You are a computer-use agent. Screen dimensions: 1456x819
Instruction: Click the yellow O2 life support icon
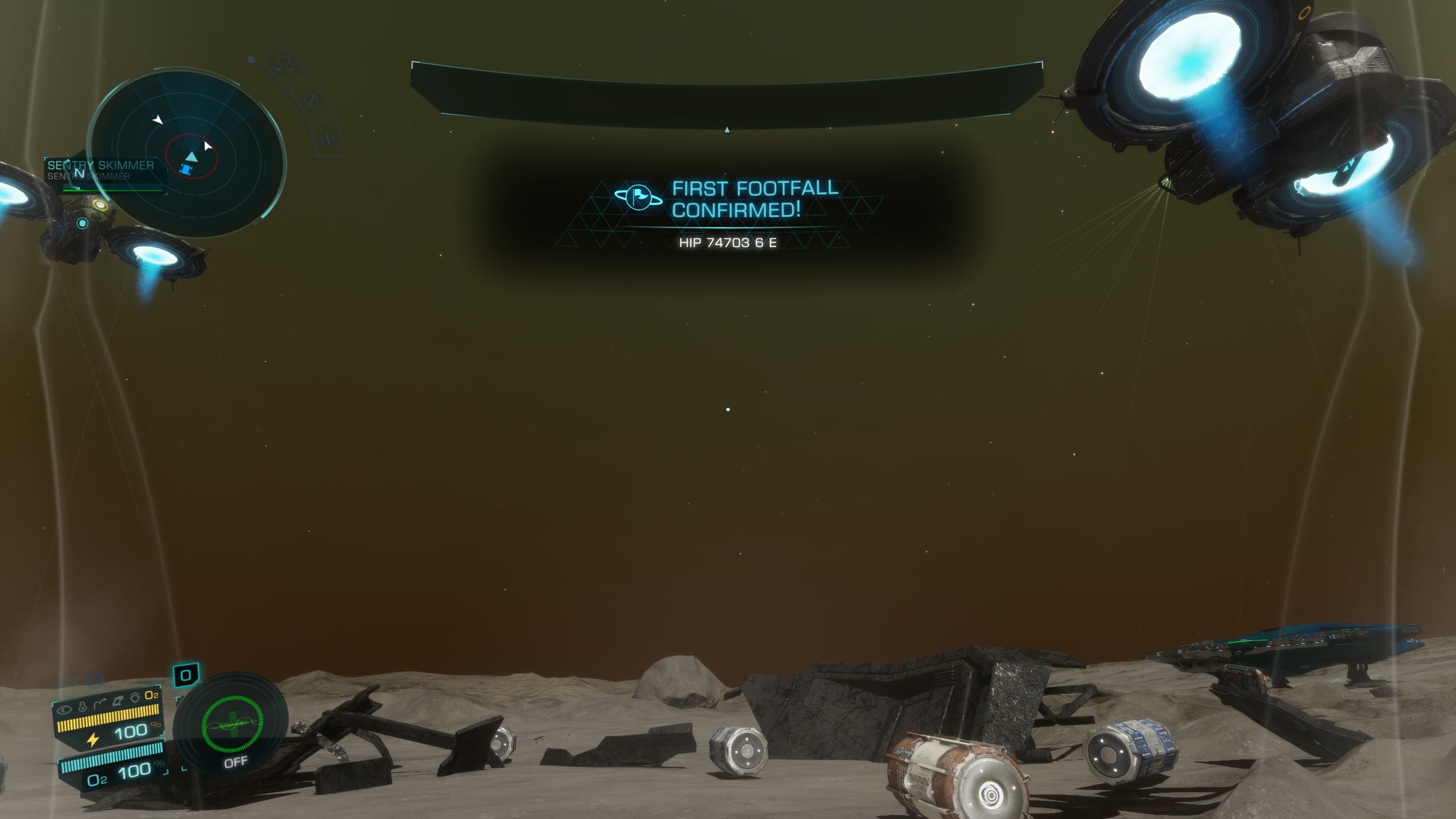pyautogui.click(x=151, y=695)
